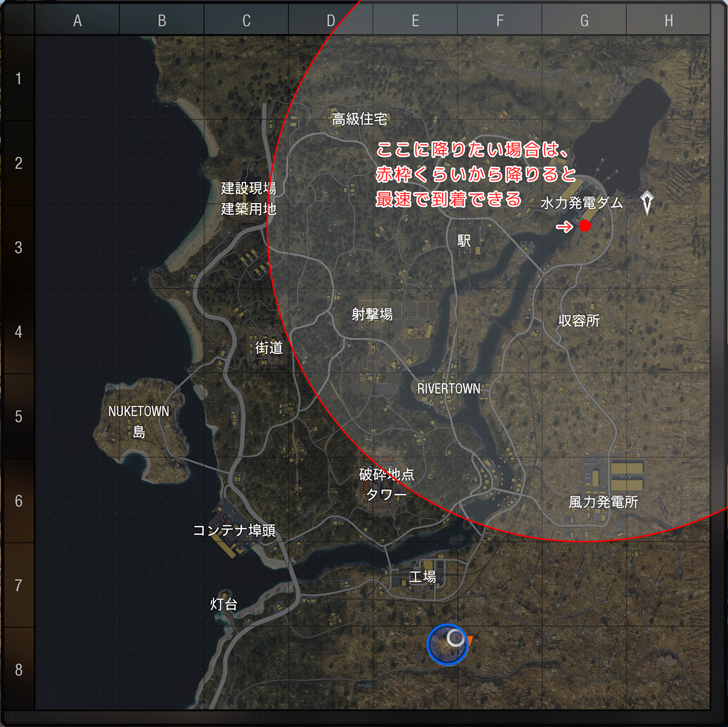Screen dimensions: 728x727
Task: Pick the RIVERTOWN location label
Action: click(x=448, y=388)
